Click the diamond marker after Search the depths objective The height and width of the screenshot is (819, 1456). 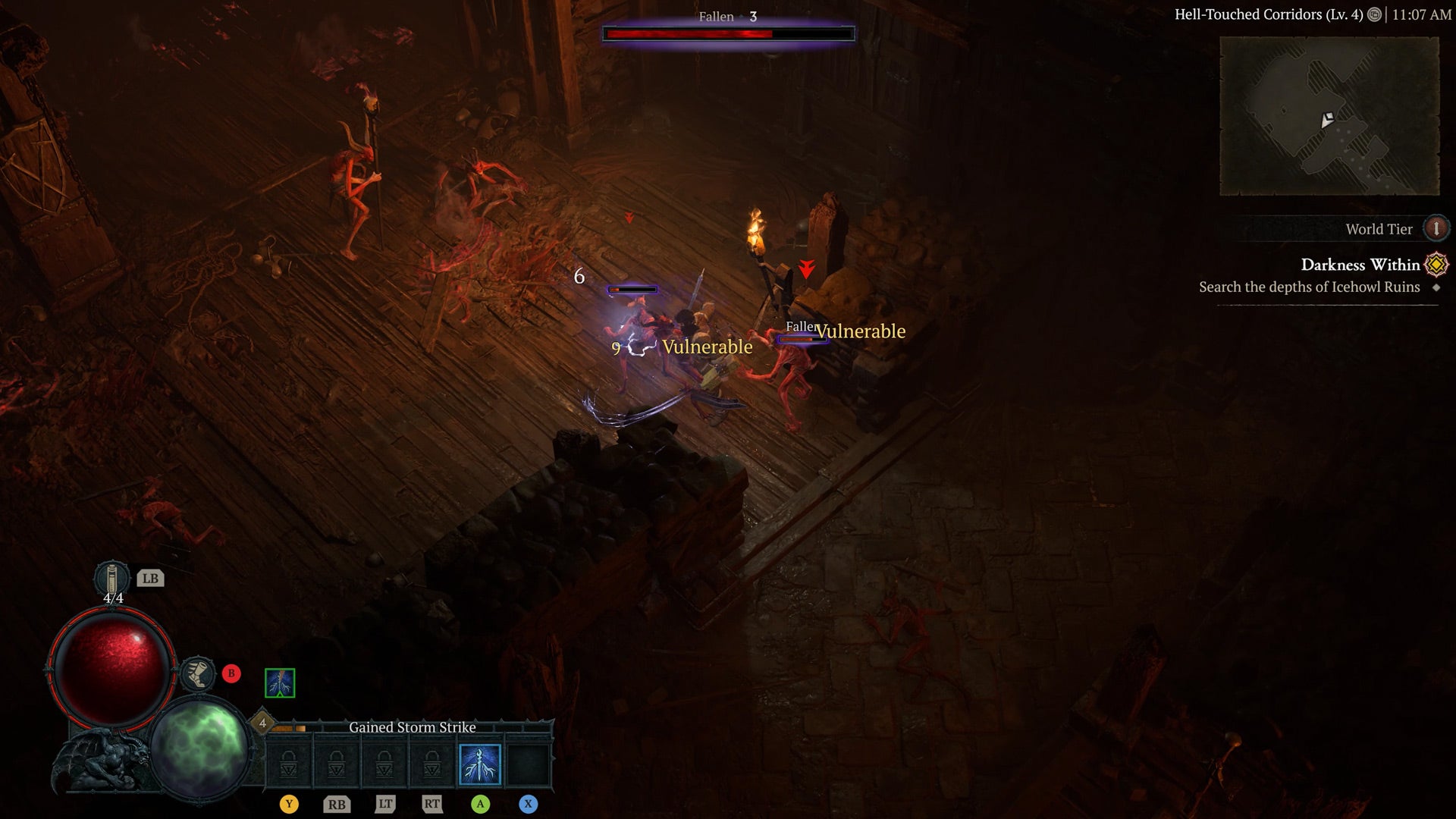1435,287
